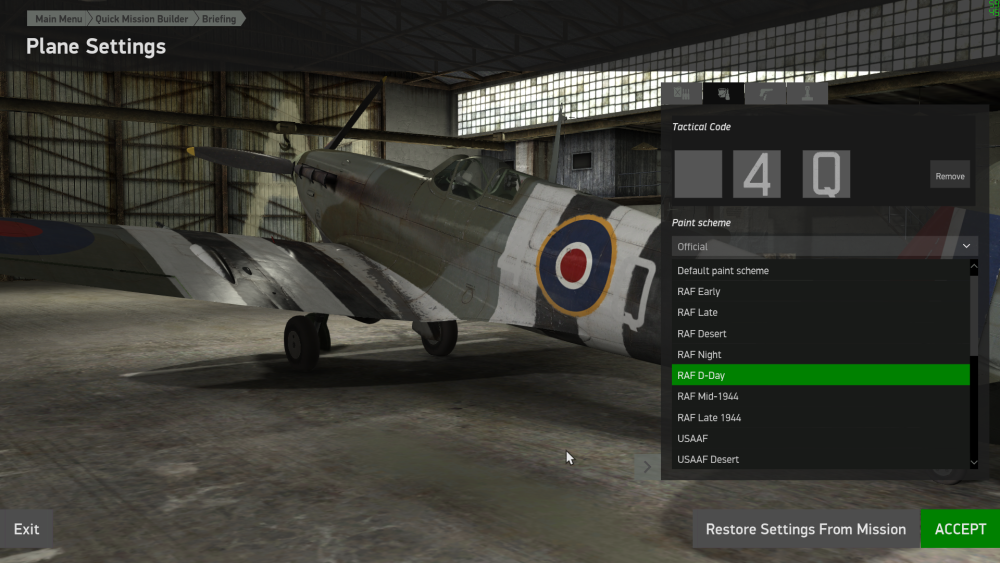Restore Settings From Mission
This screenshot has height=563, width=1000.
(x=805, y=529)
